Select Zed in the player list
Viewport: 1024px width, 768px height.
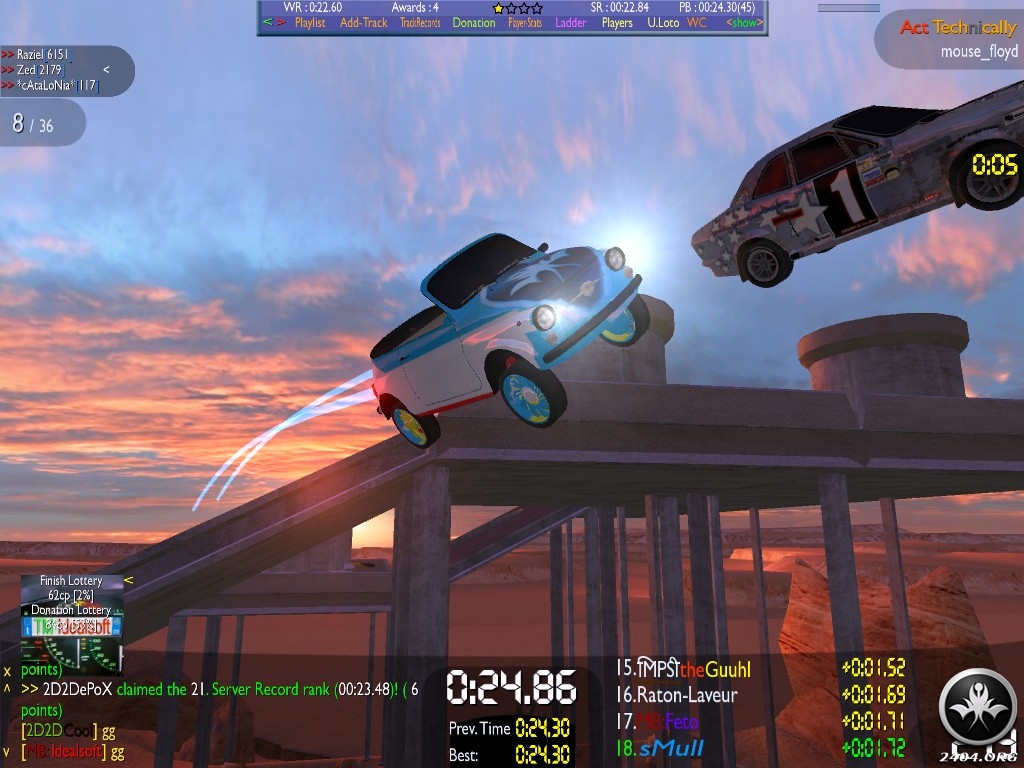coord(36,70)
